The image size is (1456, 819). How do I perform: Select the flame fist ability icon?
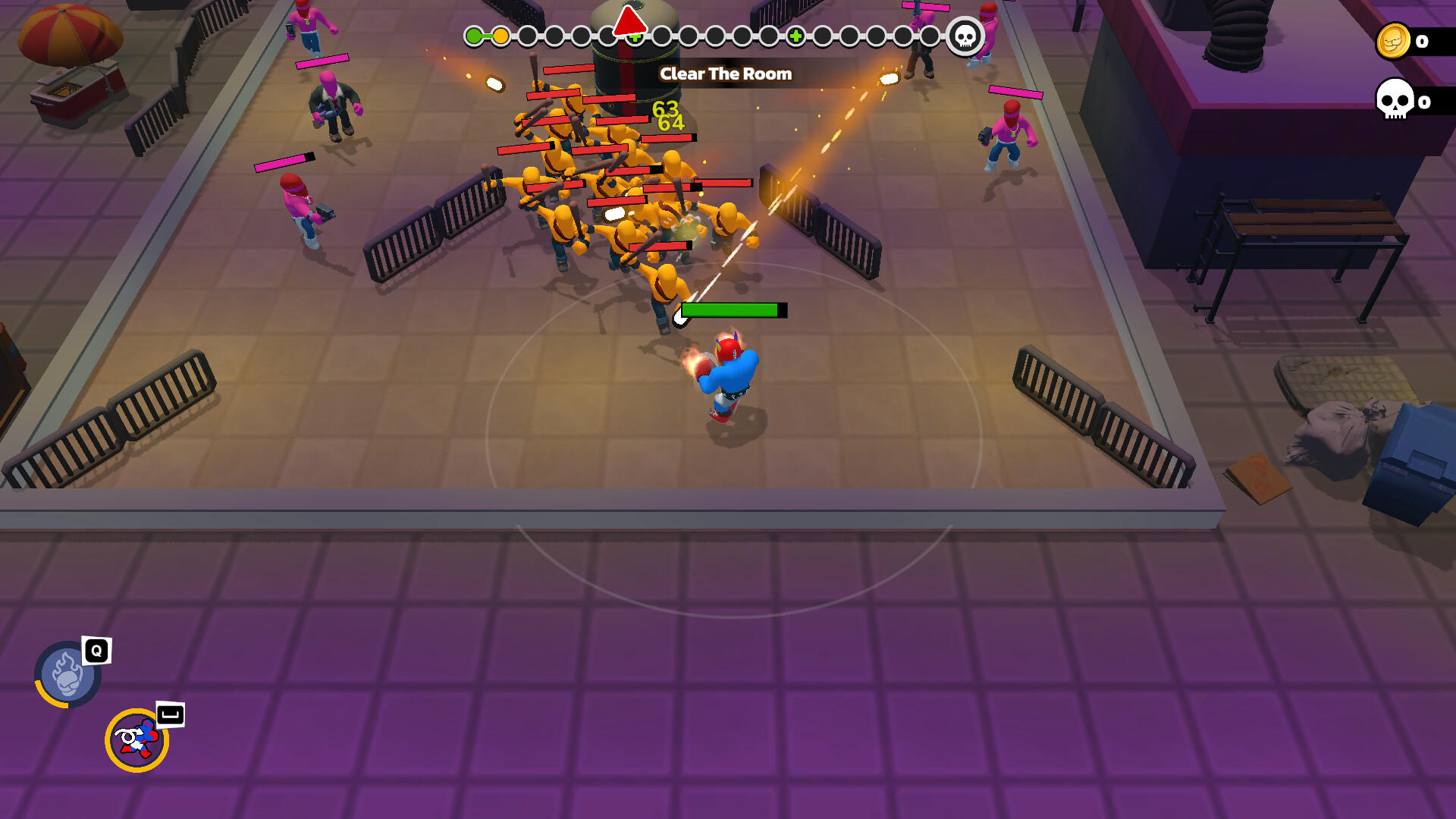tap(65, 673)
